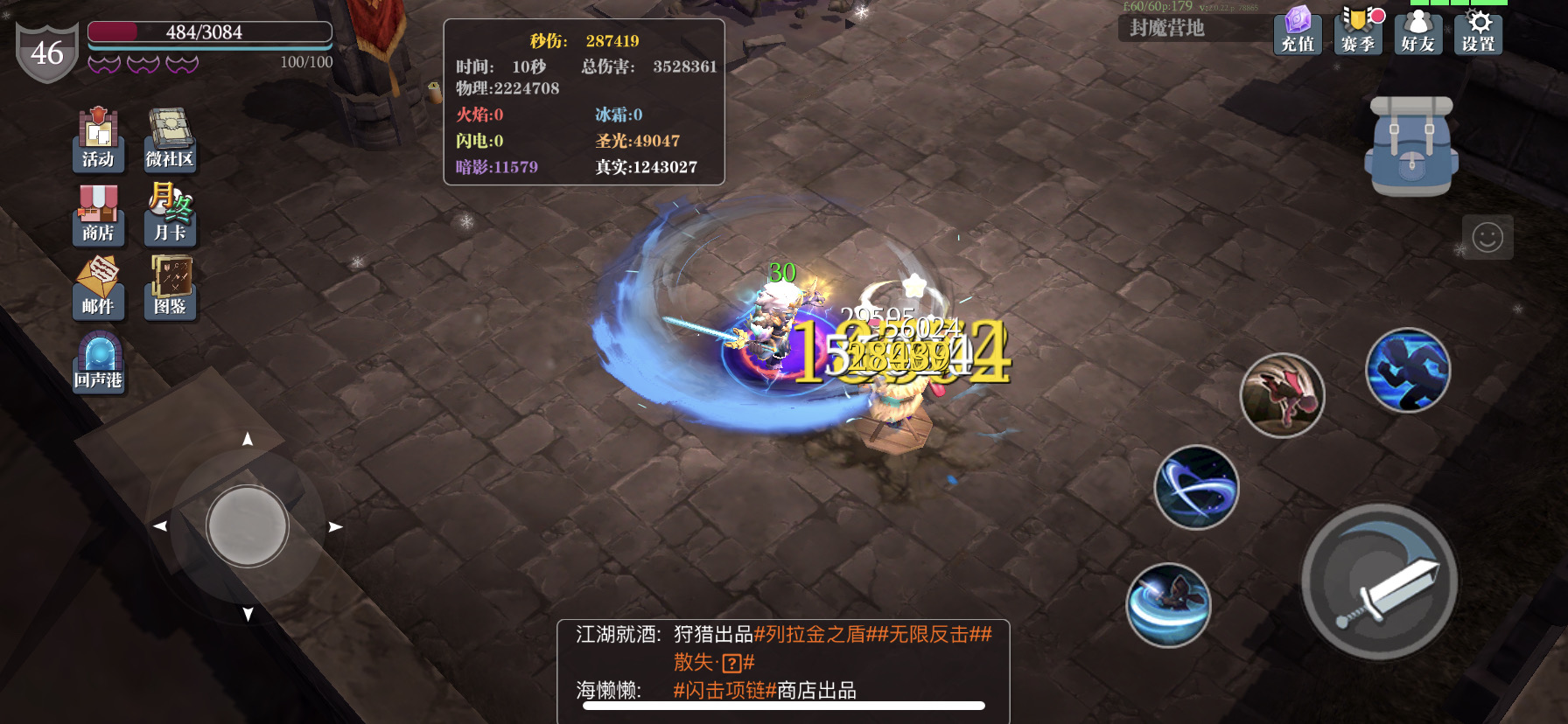Check the 邮件 (Mail) inbox
1568x724 pixels.
pos(98,289)
